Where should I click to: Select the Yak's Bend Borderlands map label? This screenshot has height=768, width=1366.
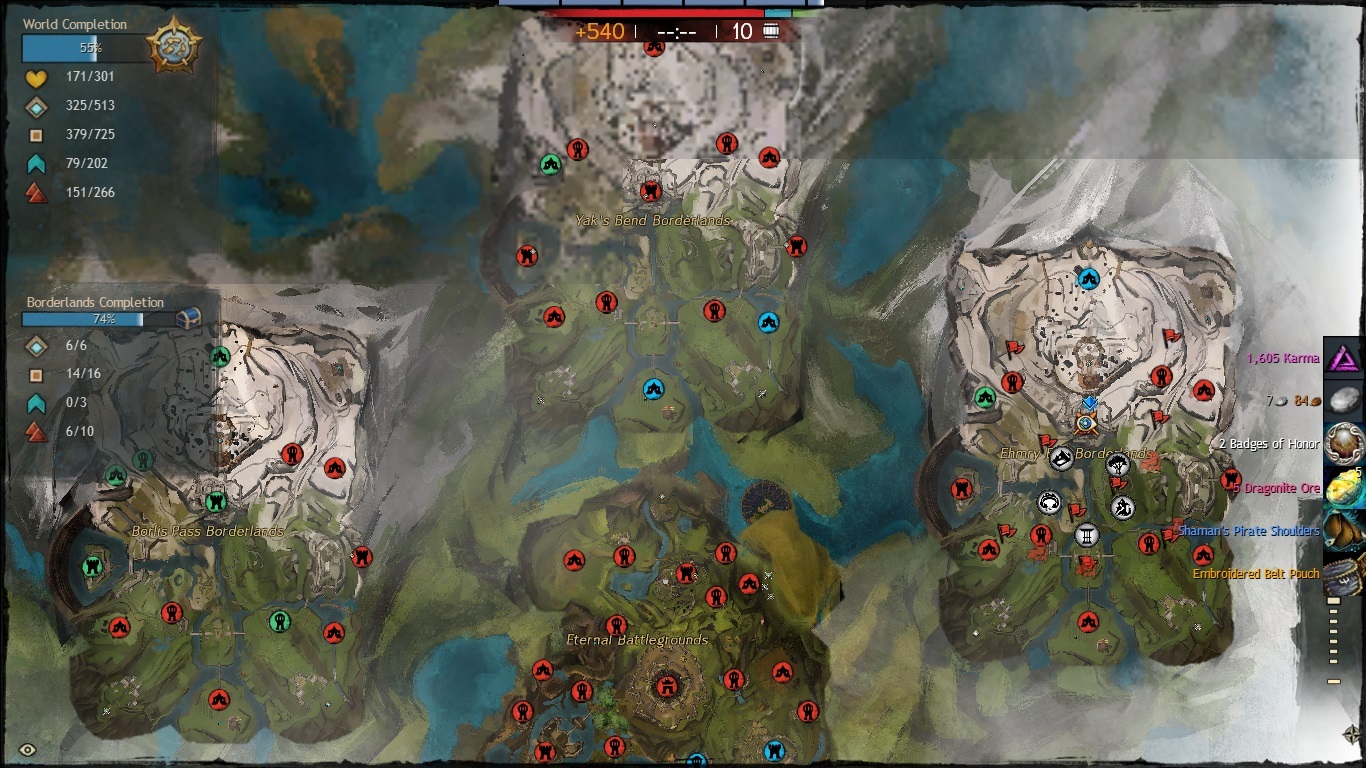652,220
